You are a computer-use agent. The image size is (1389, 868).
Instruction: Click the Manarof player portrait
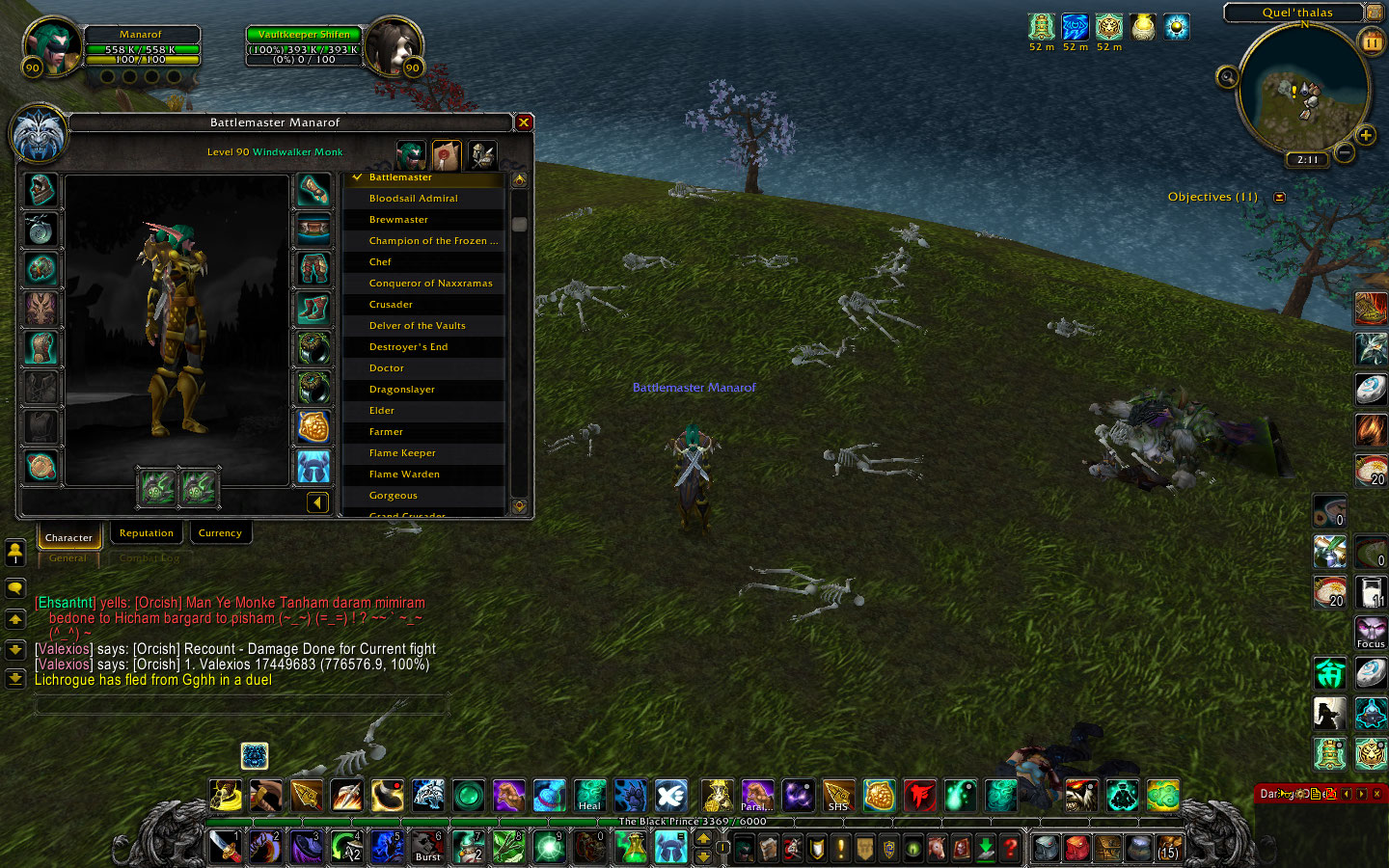tap(51, 46)
